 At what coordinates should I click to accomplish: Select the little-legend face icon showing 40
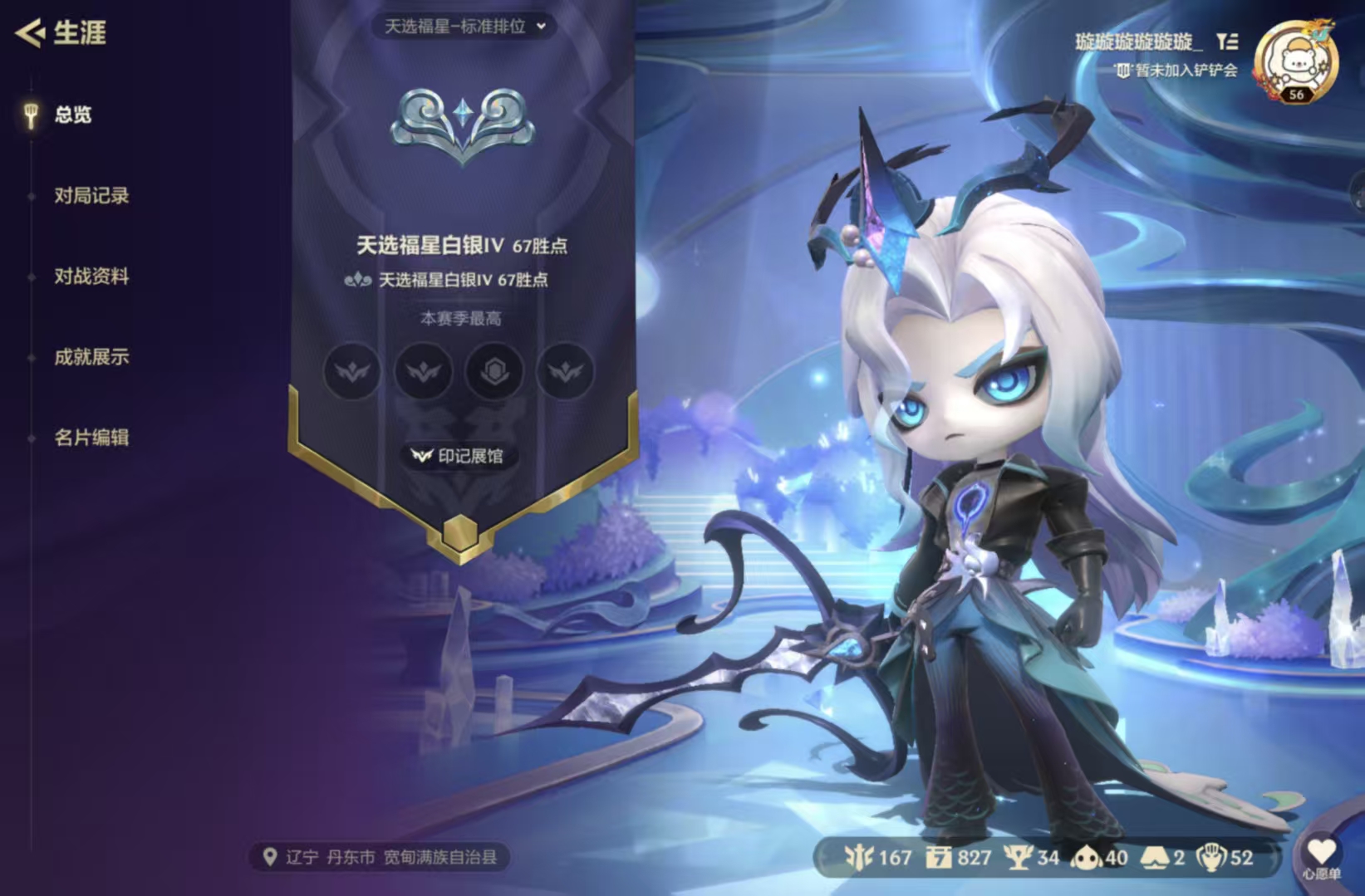(x=1088, y=858)
